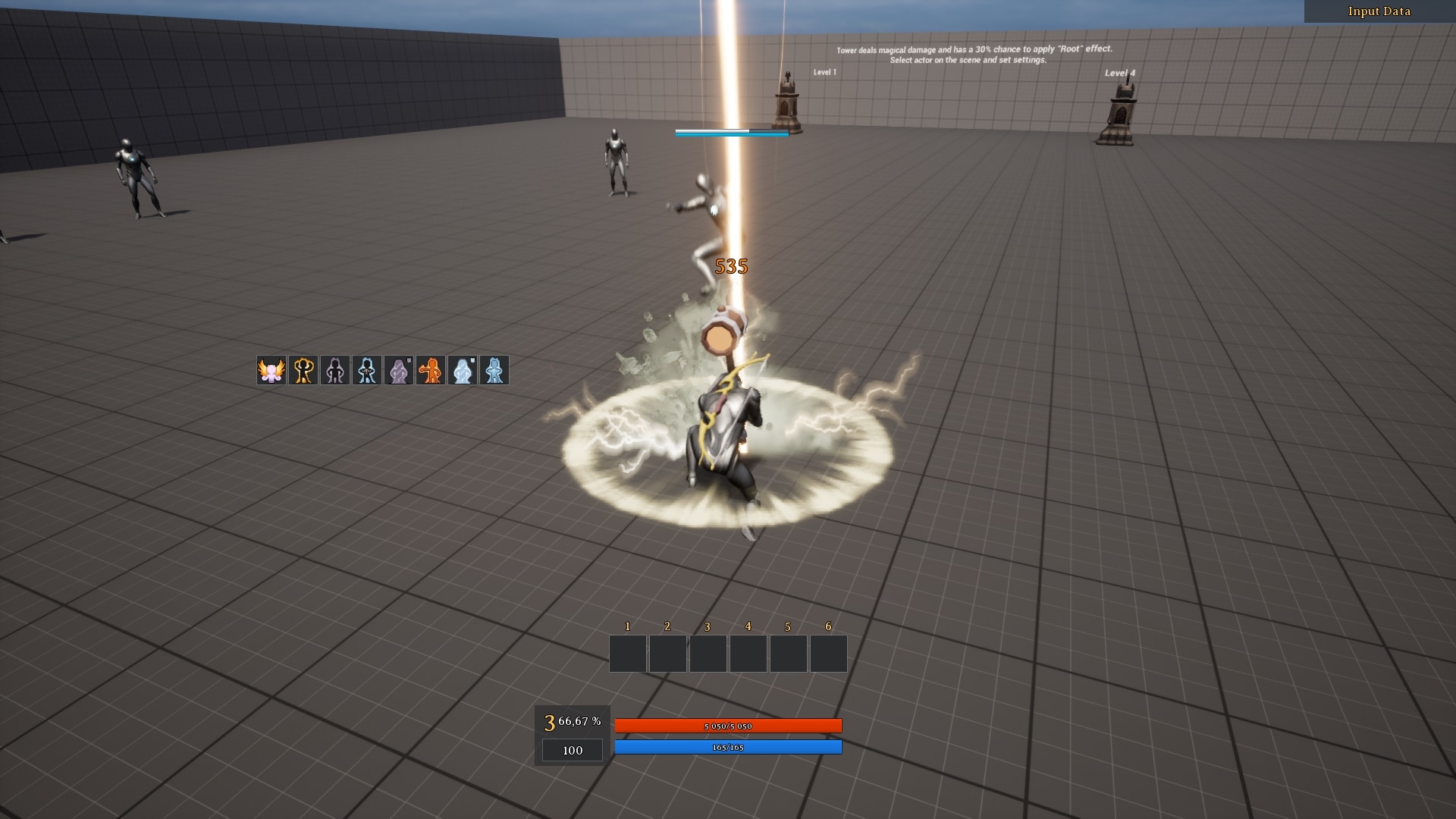Select the white frost aura buff icon

coord(463,370)
